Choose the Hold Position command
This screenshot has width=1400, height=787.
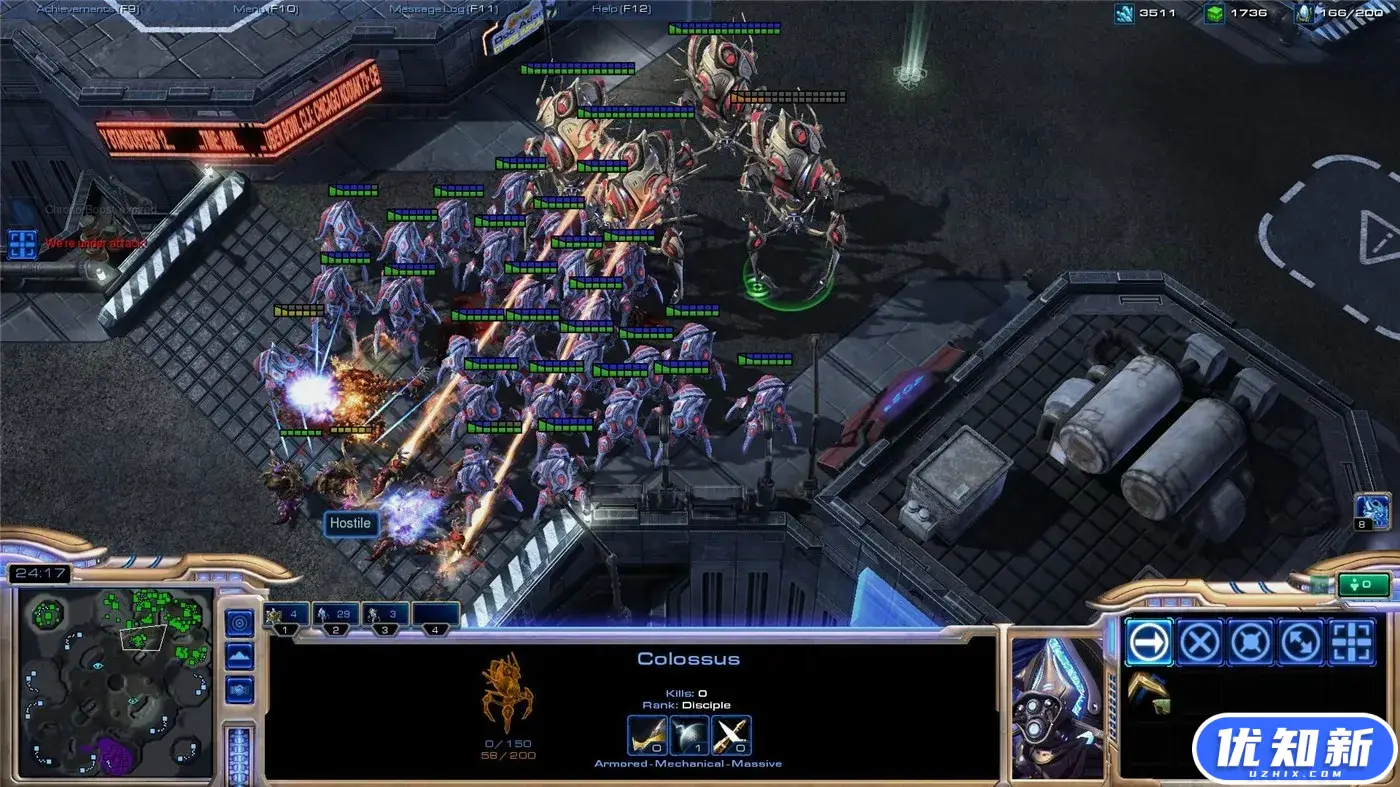point(1251,642)
